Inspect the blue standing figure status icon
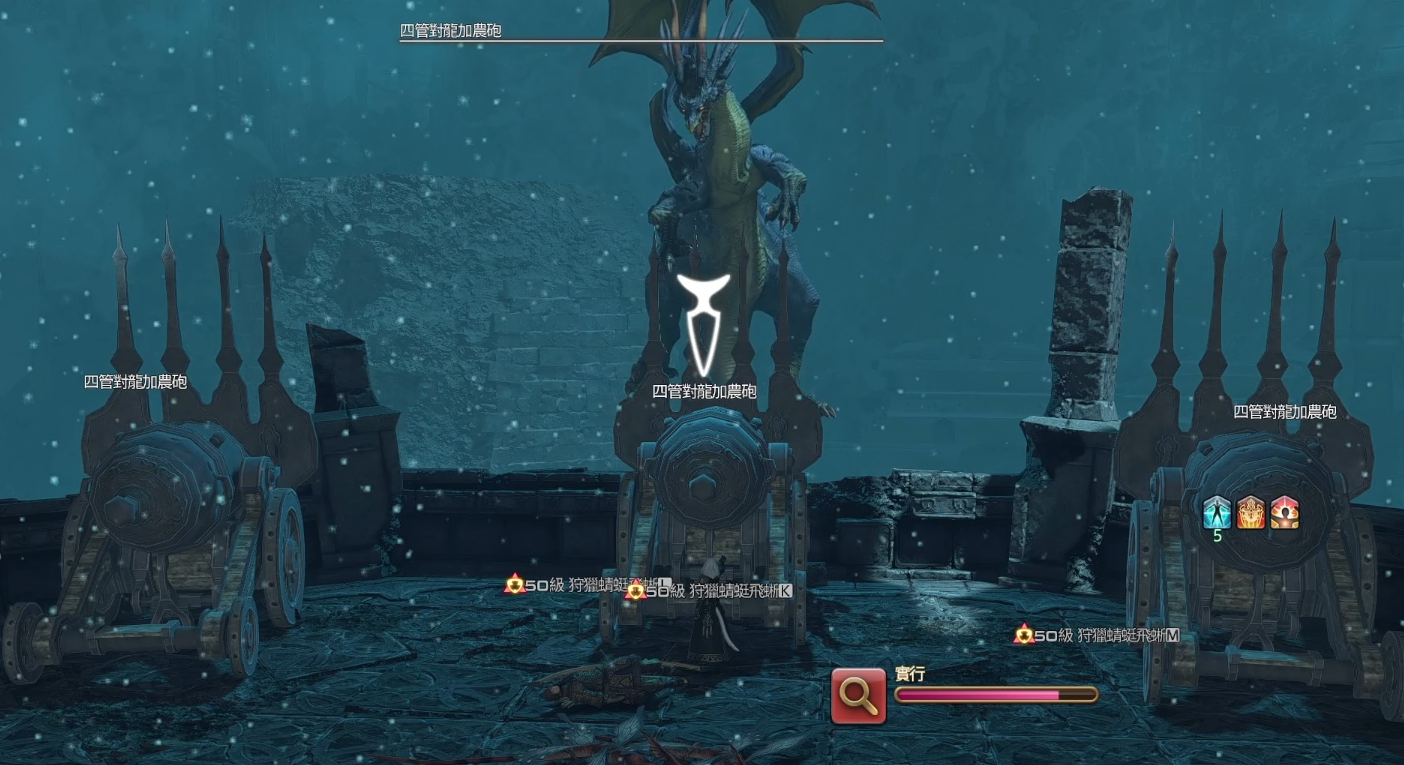This screenshot has width=1404, height=765. (1217, 512)
